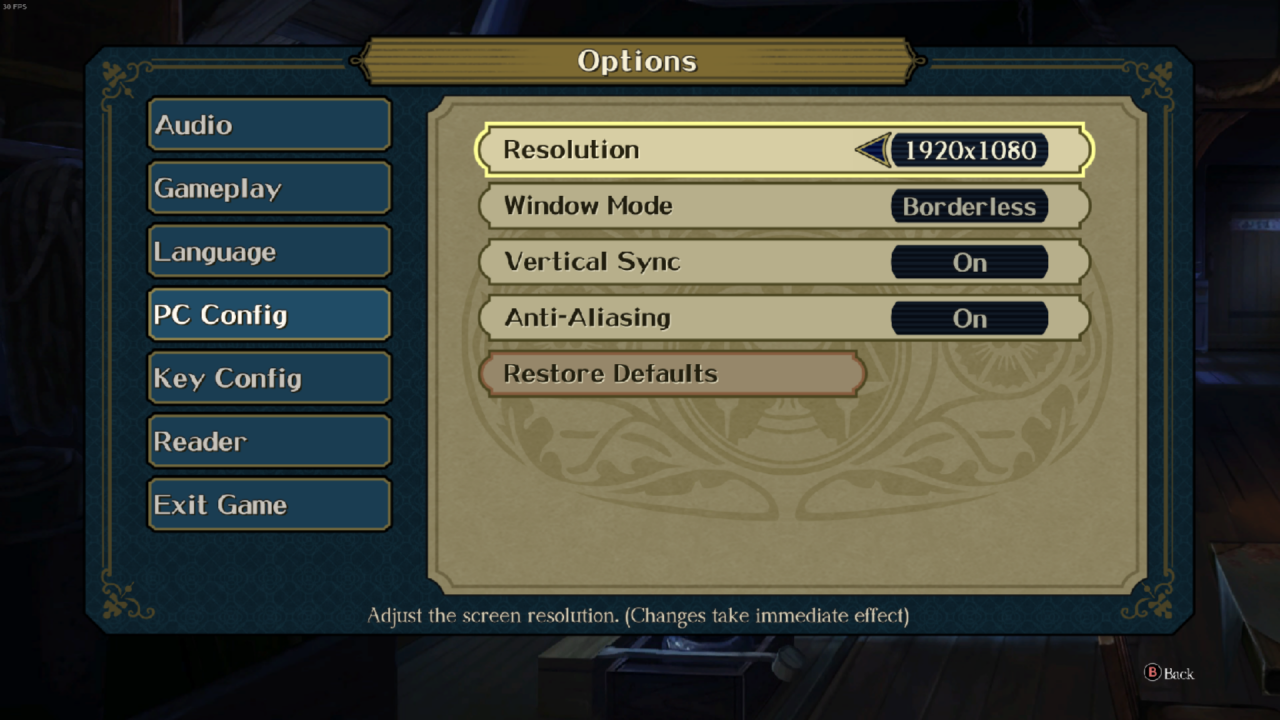Choose Exit Game
1280x720 pixels.
[268, 505]
